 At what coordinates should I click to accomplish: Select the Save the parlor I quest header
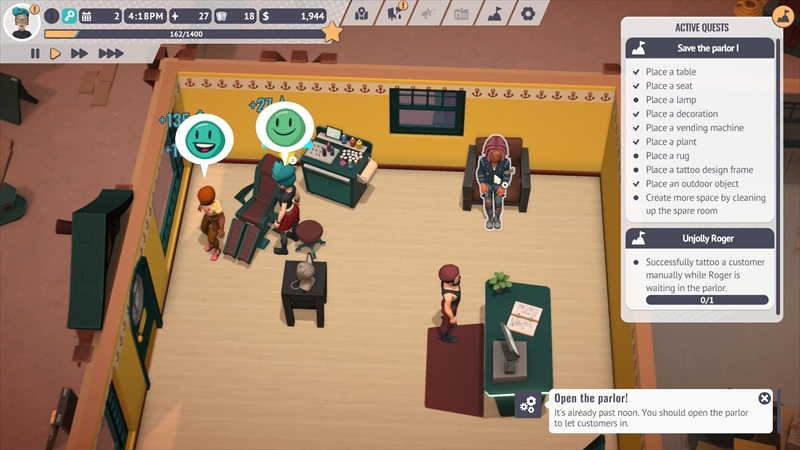(700, 48)
